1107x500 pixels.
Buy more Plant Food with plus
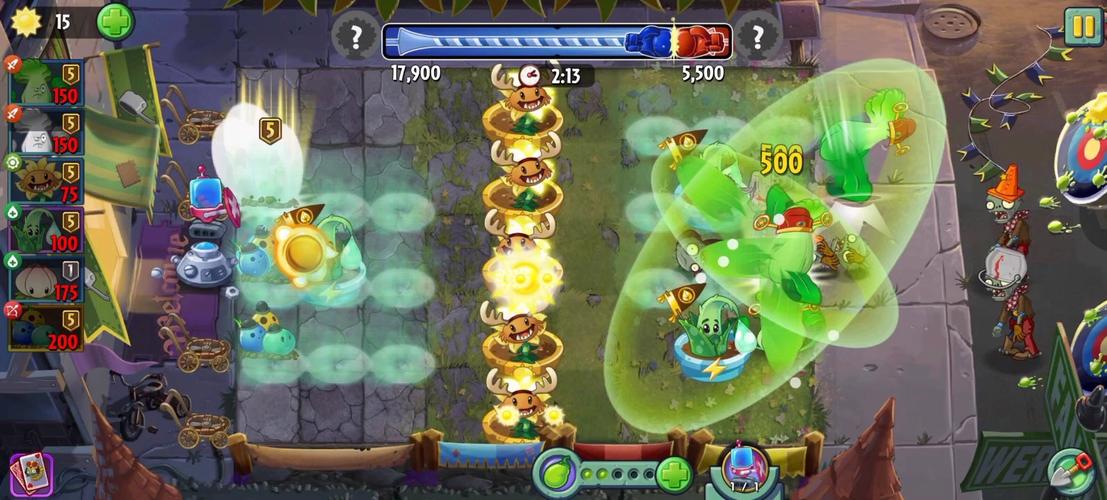pyautogui.click(x=675, y=472)
